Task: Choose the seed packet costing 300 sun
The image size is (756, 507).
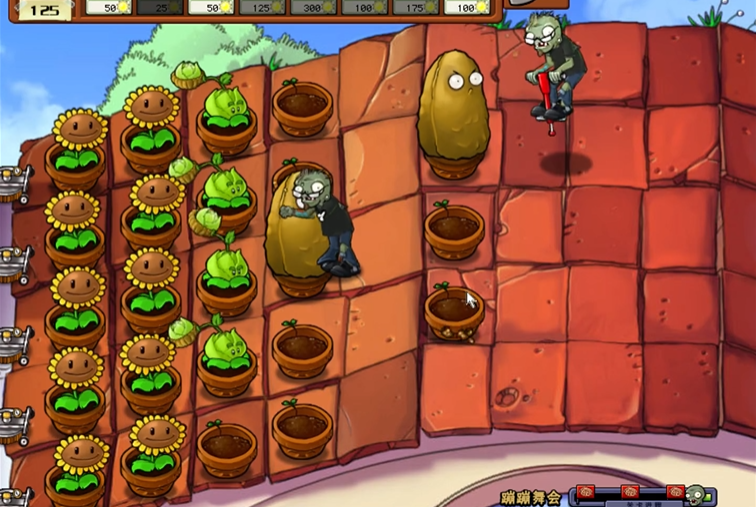Action: pos(314,7)
